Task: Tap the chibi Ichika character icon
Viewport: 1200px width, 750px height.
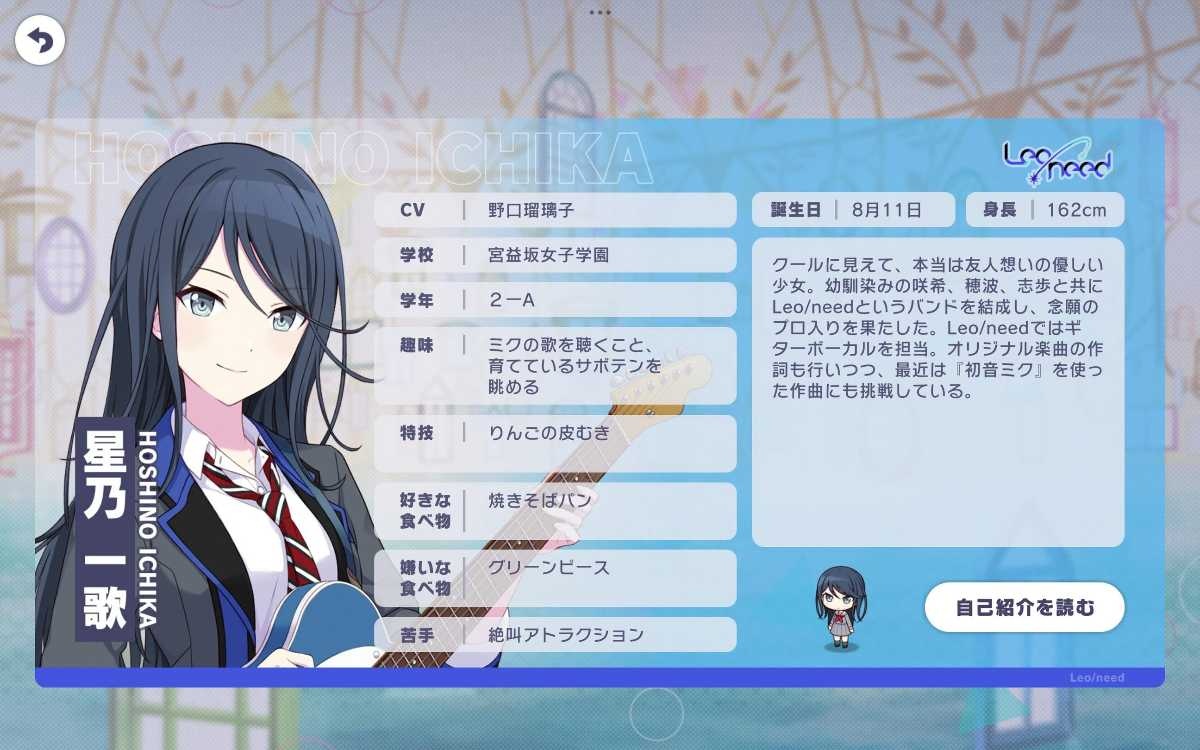Action: 840,607
